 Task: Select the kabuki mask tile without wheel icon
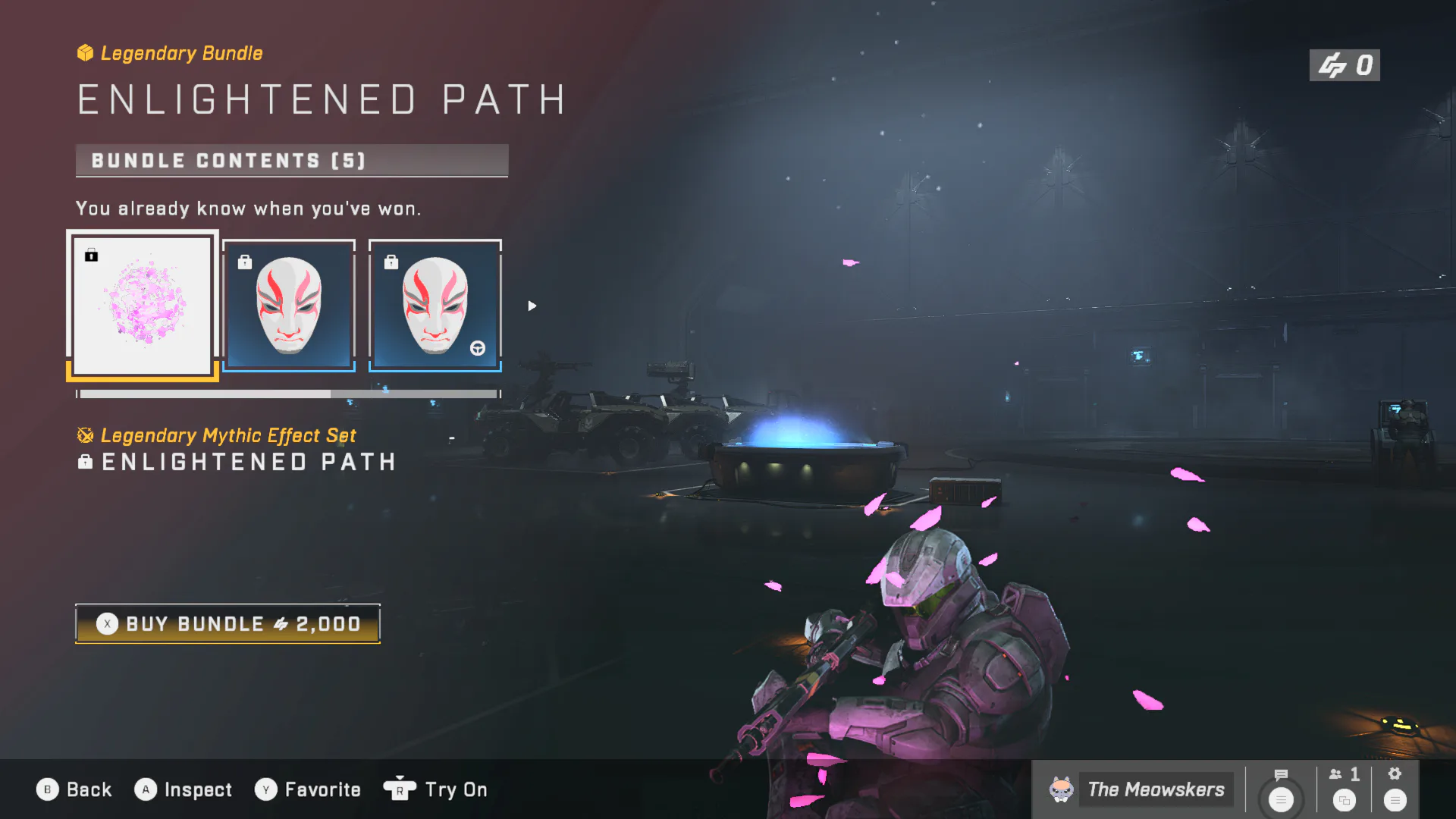289,305
